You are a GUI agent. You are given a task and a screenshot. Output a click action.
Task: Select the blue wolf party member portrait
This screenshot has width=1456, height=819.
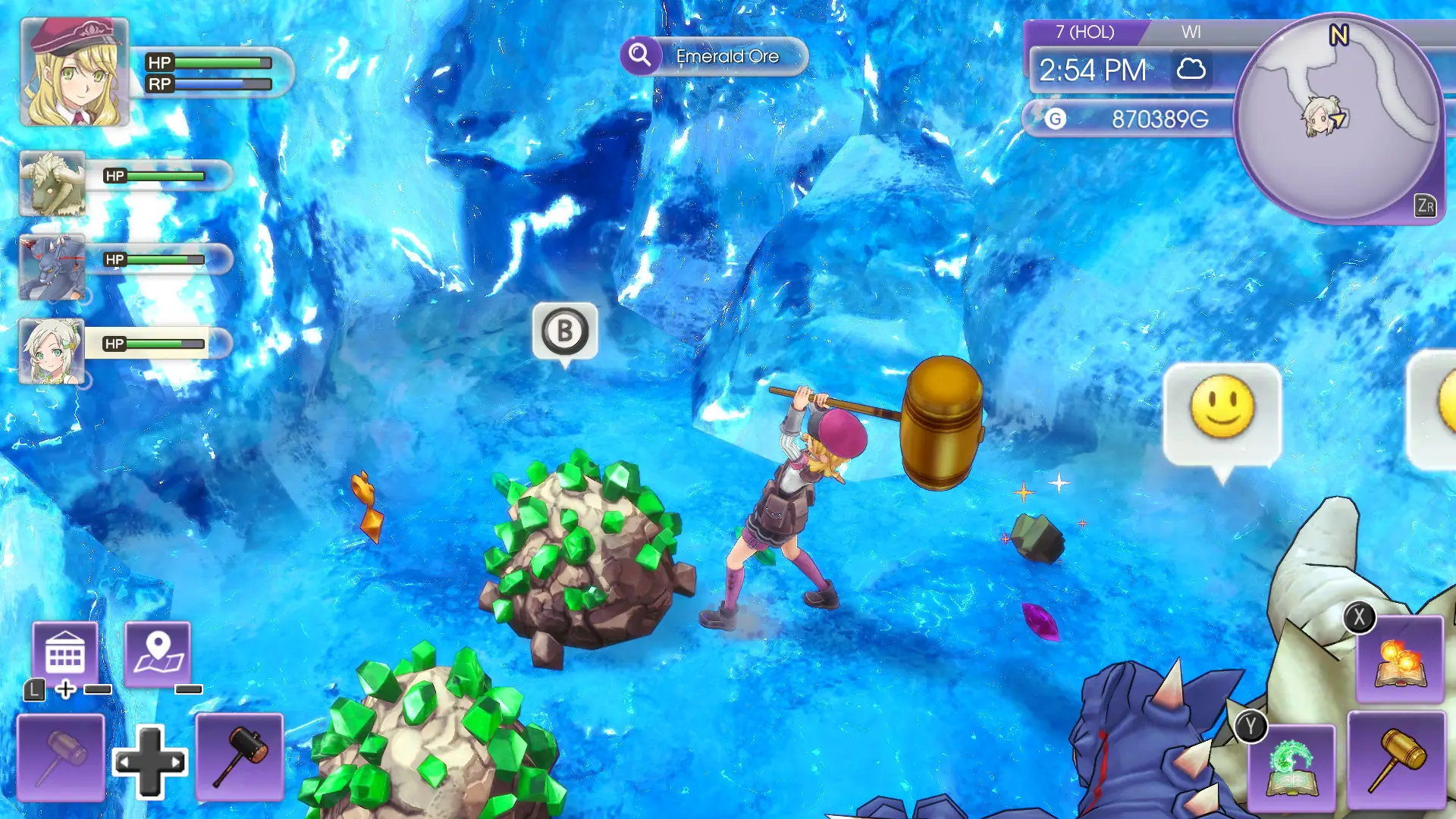pos(52,268)
